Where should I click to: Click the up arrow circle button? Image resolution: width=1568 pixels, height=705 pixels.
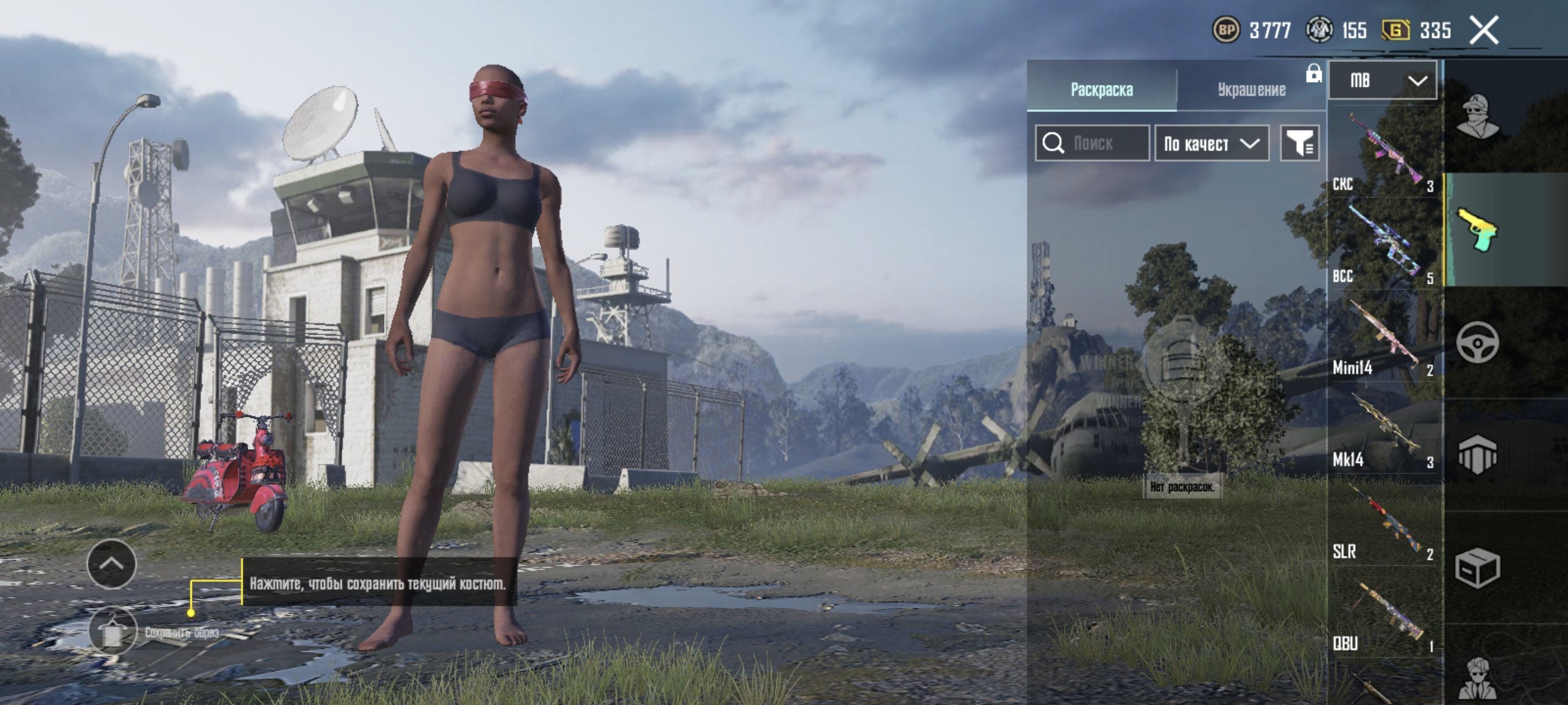(x=112, y=564)
